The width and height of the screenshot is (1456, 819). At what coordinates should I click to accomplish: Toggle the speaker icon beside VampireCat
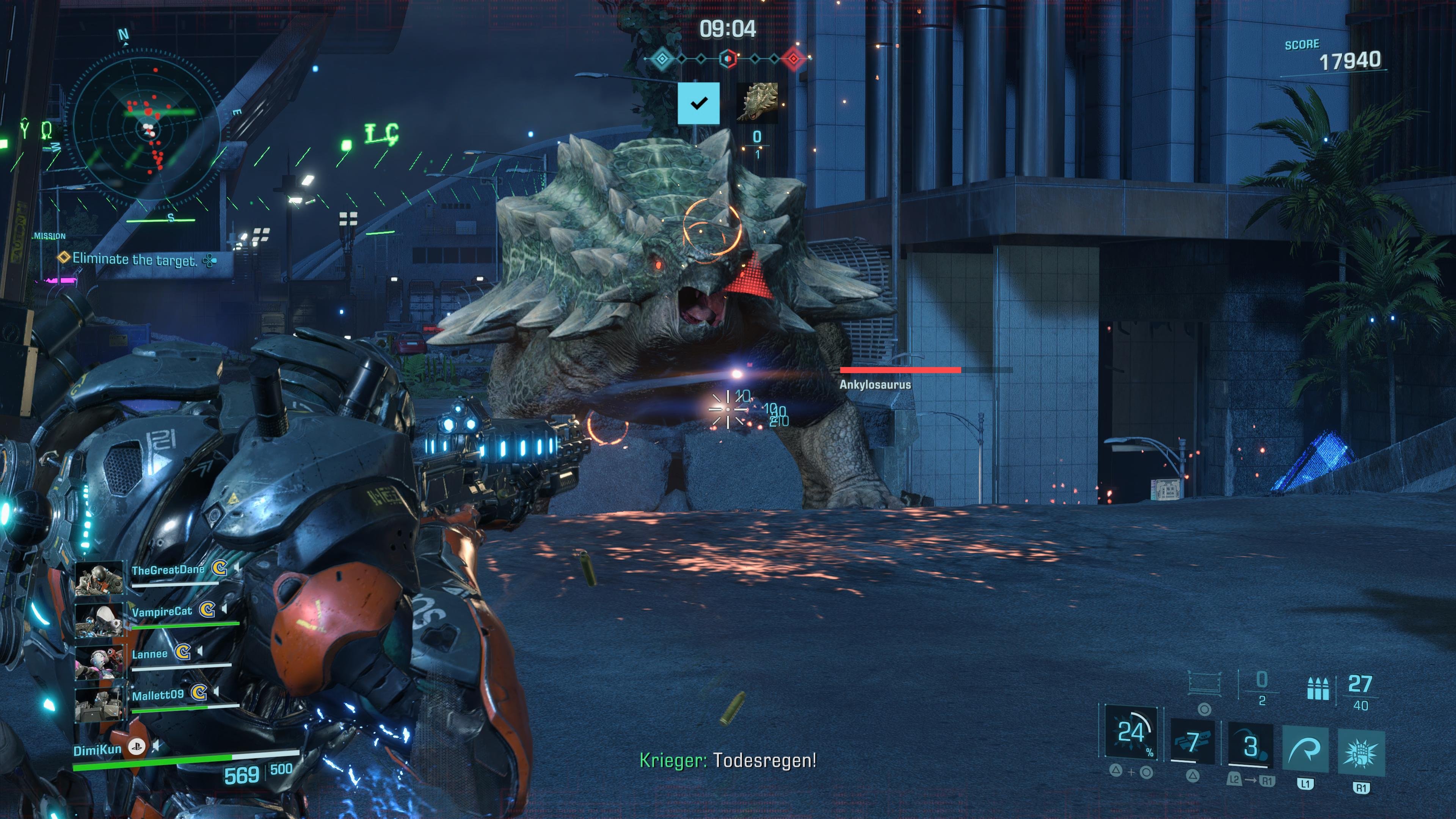224,609
